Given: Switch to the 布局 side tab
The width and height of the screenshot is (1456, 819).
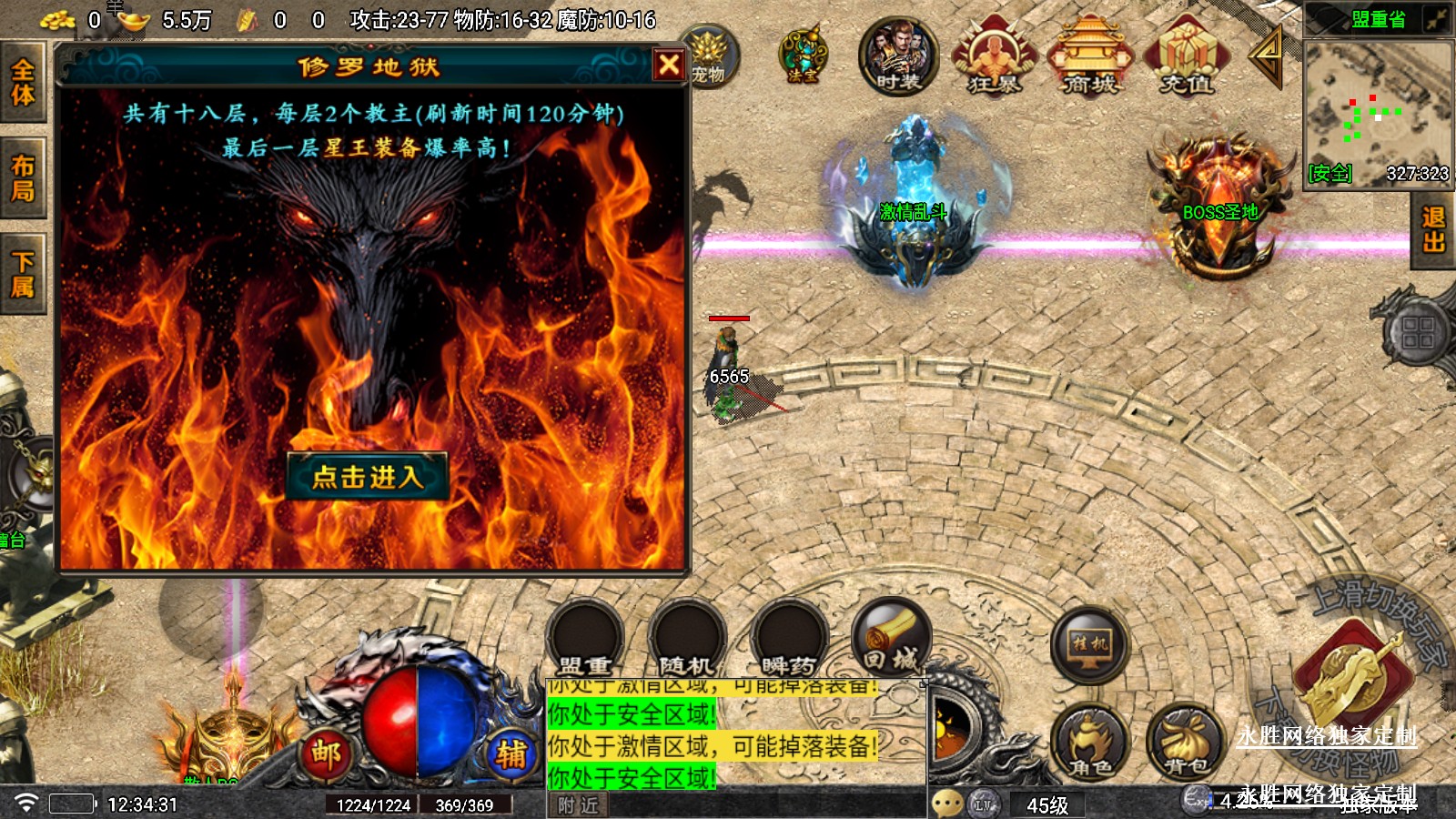Looking at the screenshot, I should (x=23, y=178).
